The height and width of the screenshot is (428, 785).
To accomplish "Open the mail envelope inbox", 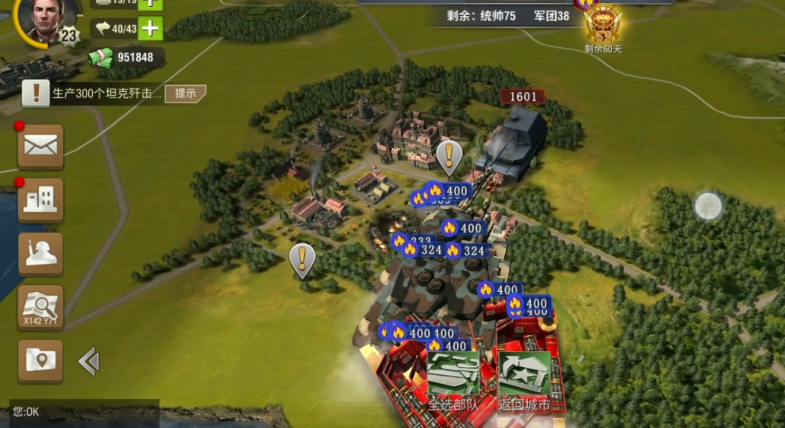I will click(41, 146).
